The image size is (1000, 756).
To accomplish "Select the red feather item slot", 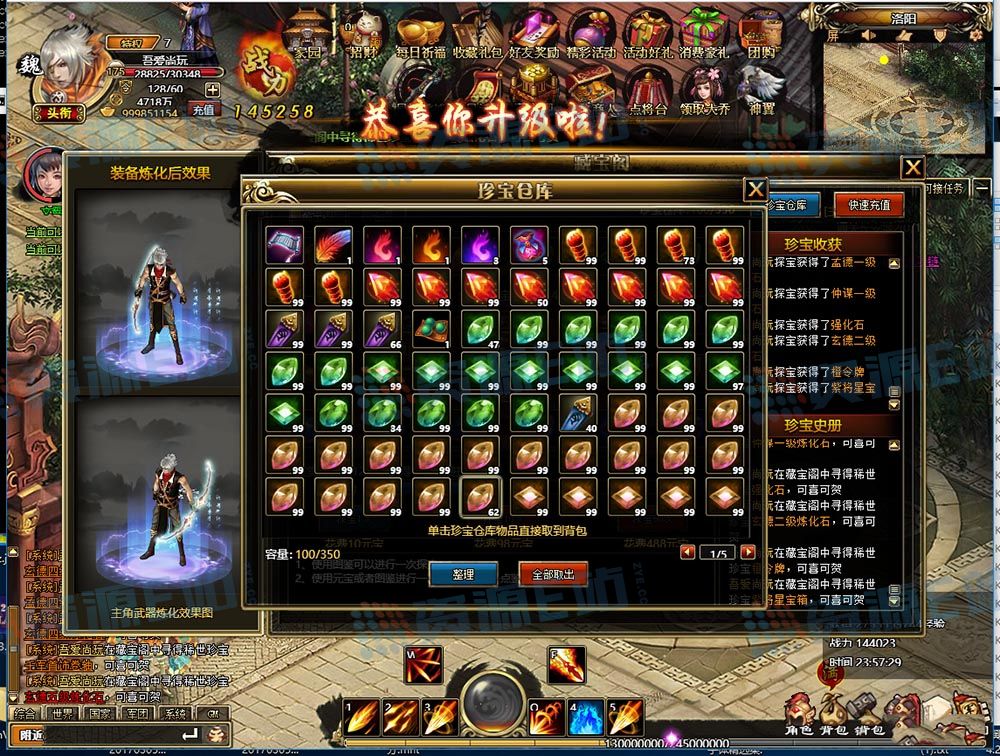I will click(331, 245).
